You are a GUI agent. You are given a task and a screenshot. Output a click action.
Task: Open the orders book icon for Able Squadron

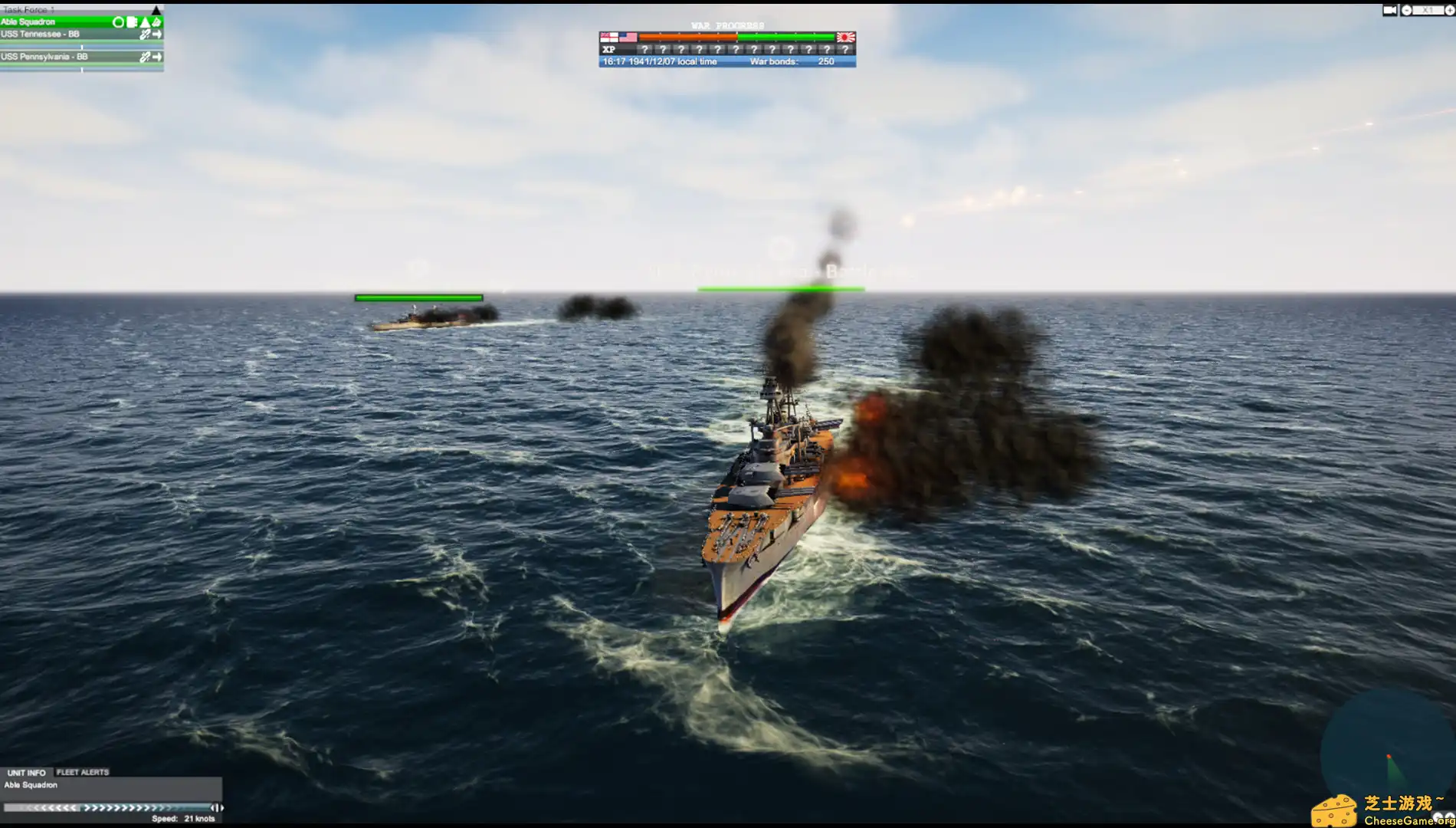pos(132,22)
